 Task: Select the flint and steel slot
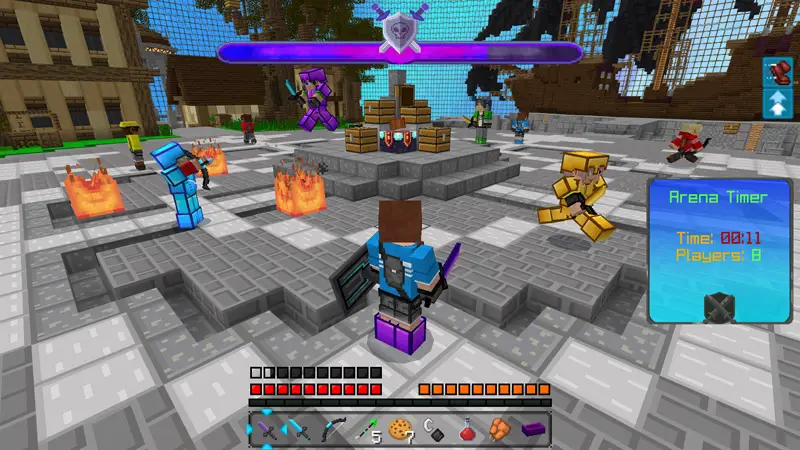[433, 430]
